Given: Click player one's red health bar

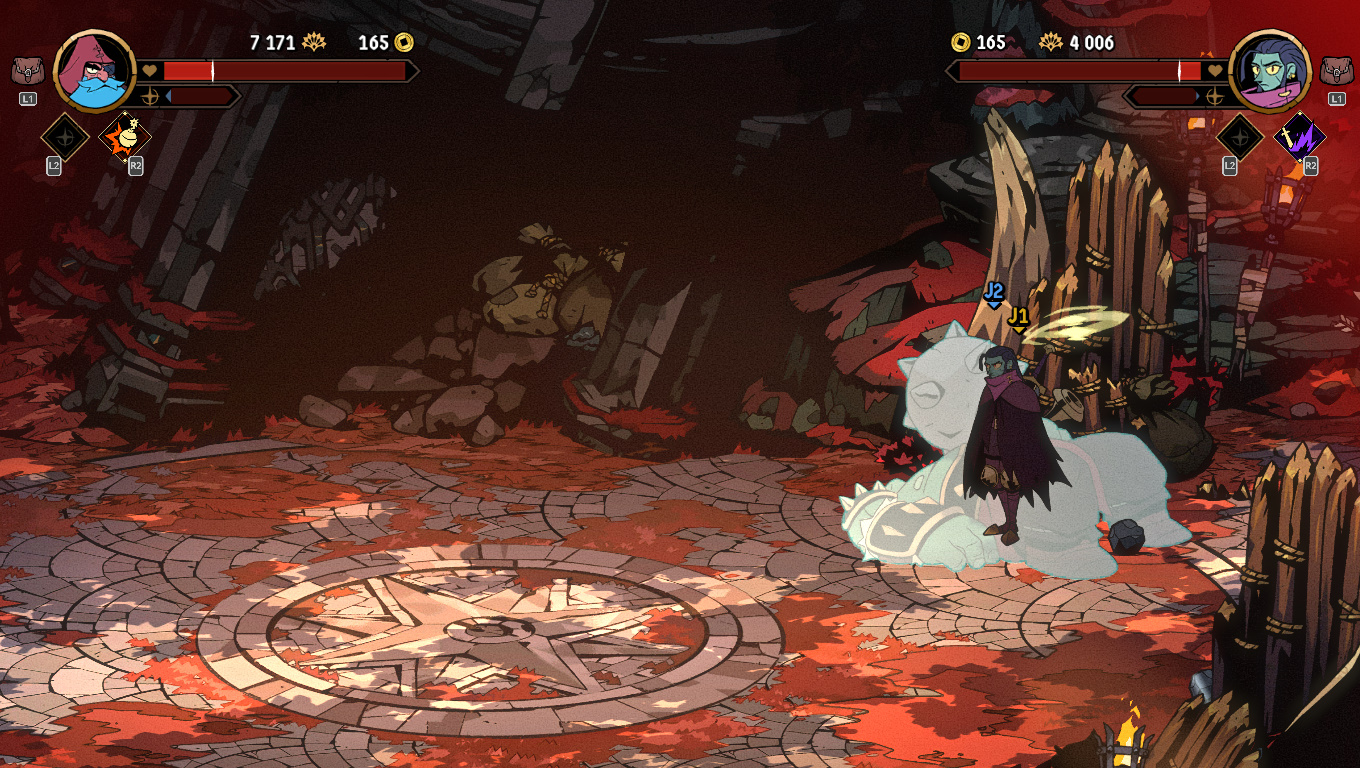Looking at the screenshot, I should tap(290, 70).
